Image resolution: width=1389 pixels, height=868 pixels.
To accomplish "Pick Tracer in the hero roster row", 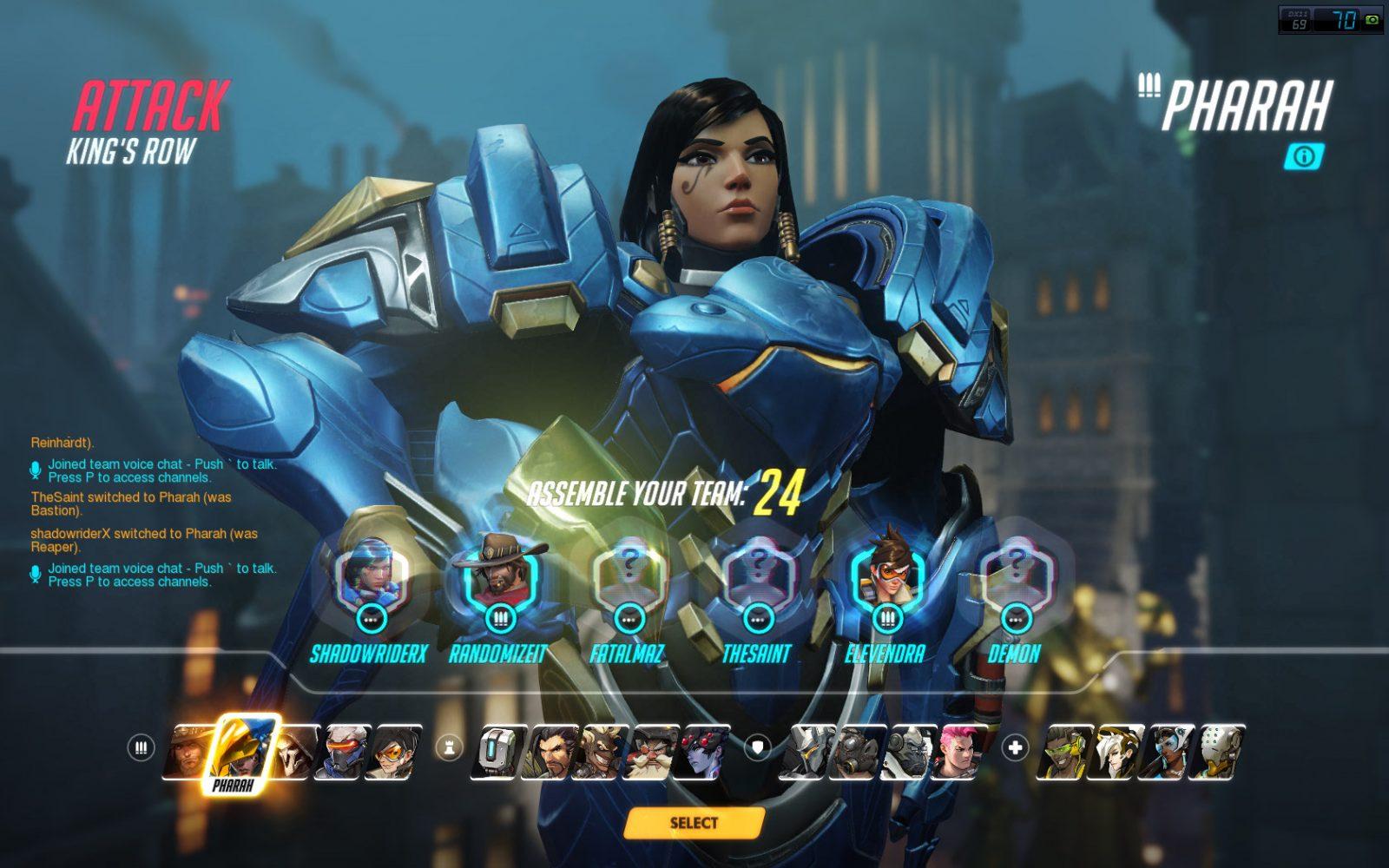I will (x=396, y=752).
